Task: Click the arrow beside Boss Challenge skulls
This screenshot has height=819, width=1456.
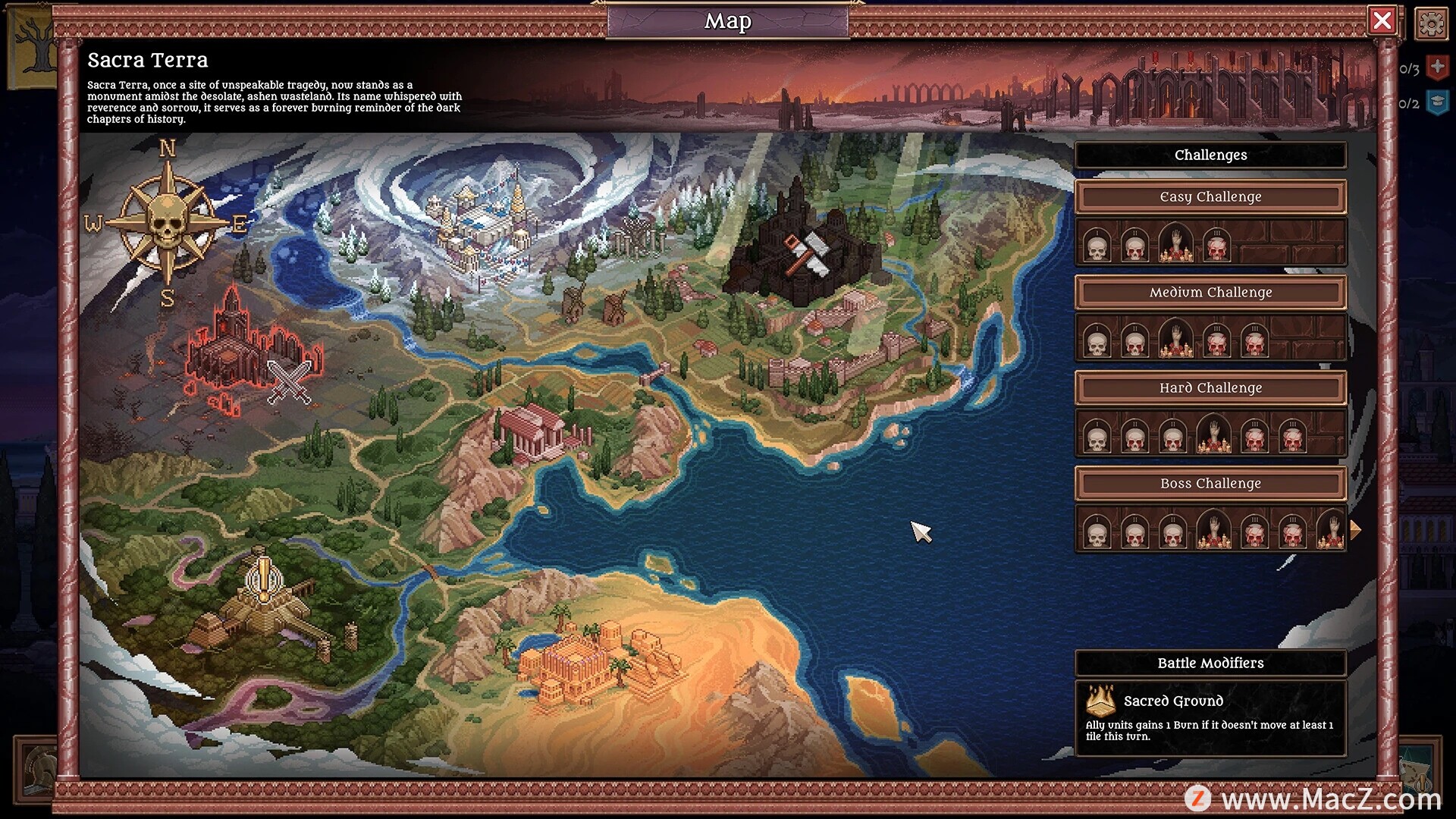Action: (1355, 530)
